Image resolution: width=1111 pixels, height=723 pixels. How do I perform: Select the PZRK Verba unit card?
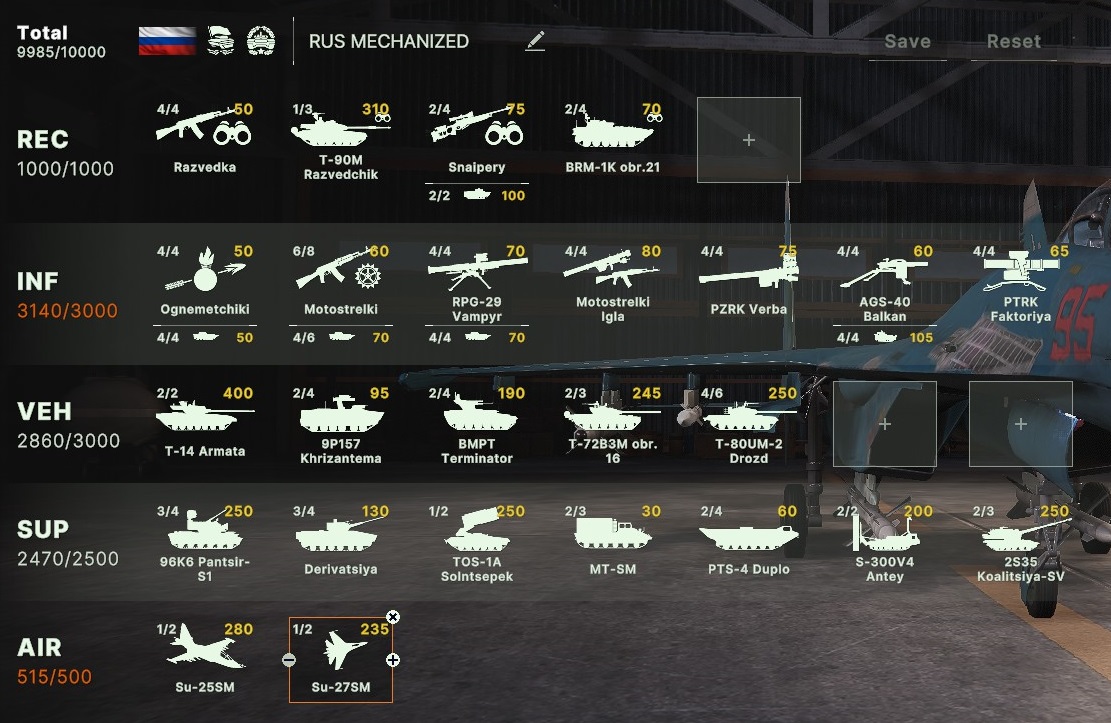coord(748,281)
